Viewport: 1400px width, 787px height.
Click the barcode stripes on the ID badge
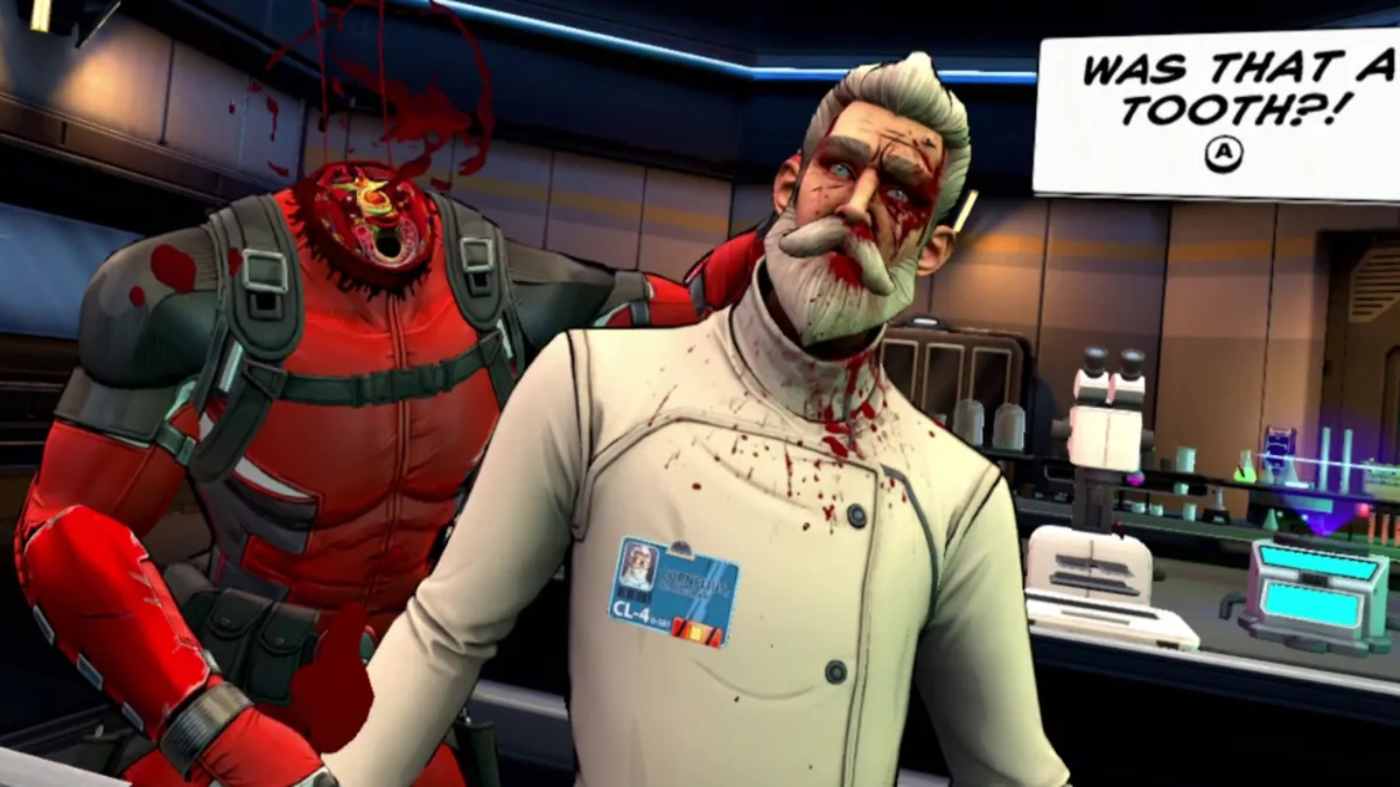coord(636,594)
